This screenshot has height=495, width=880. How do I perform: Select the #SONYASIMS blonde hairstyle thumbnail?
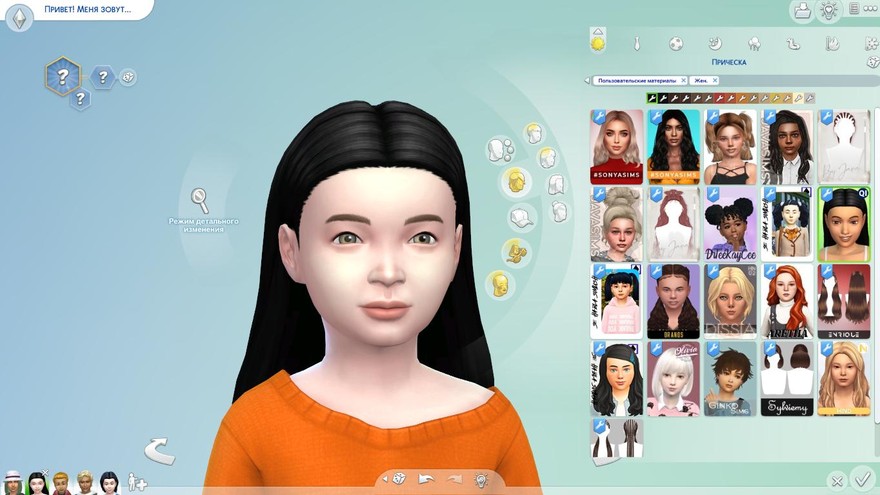[616, 146]
